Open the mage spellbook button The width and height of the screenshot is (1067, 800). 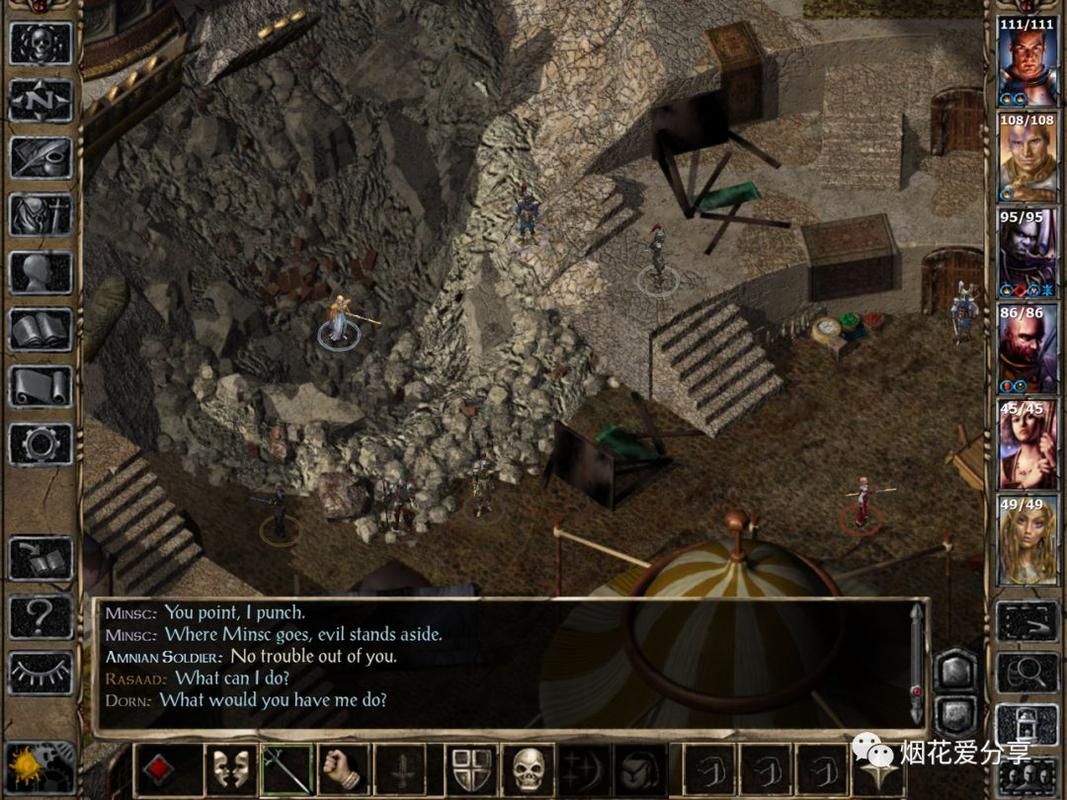pos(41,328)
